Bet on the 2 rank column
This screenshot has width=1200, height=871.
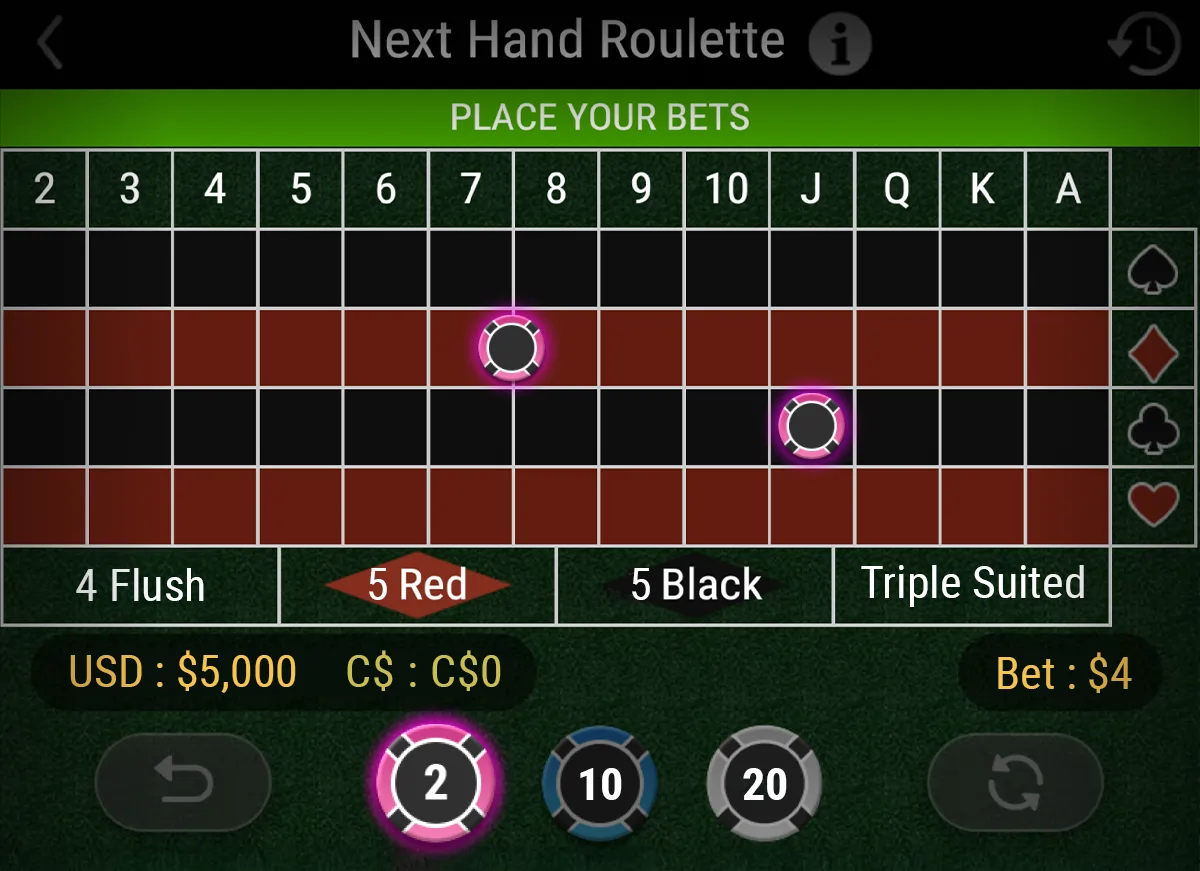[44, 189]
